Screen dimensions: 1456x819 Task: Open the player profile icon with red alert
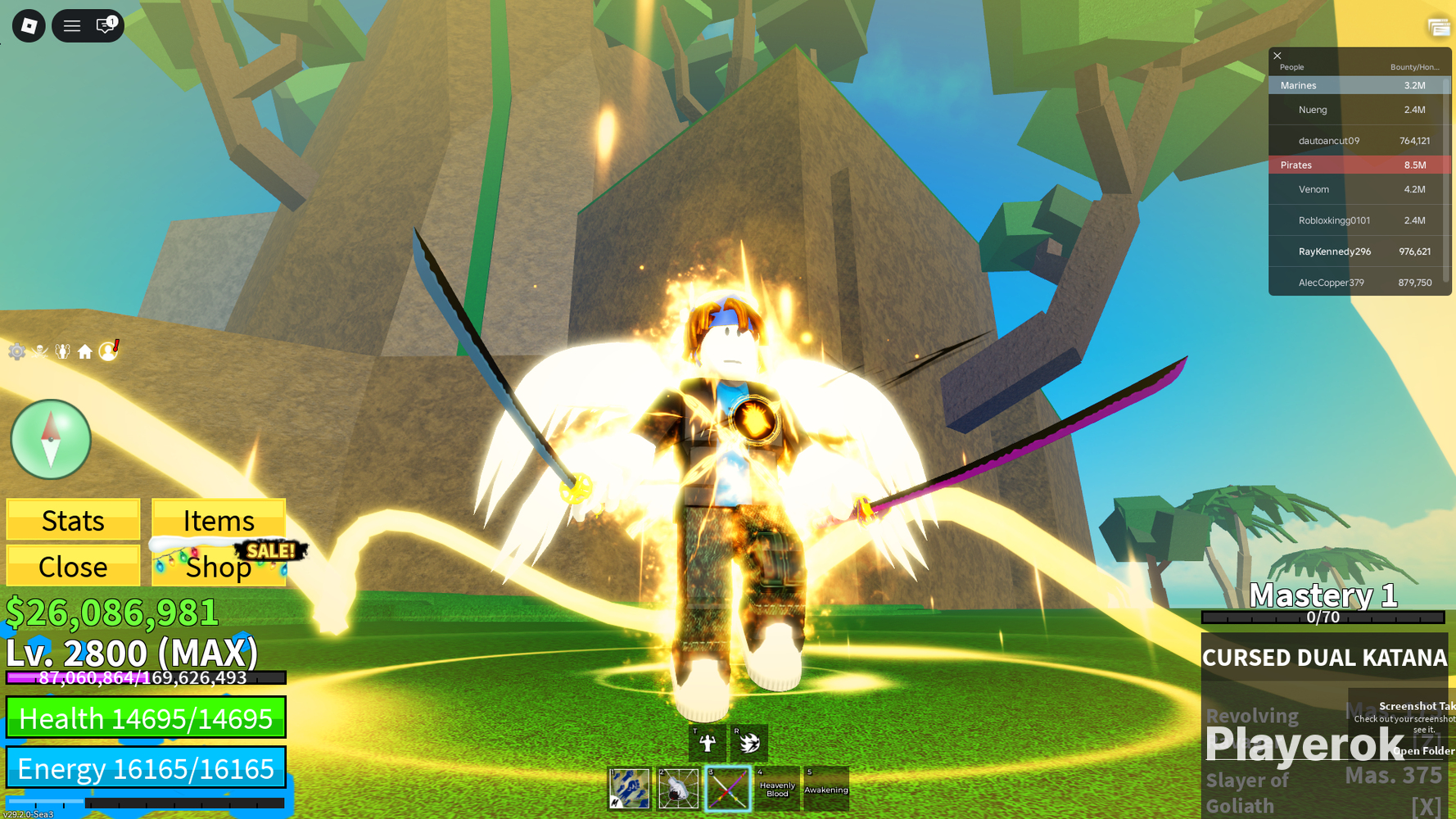tap(107, 351)
